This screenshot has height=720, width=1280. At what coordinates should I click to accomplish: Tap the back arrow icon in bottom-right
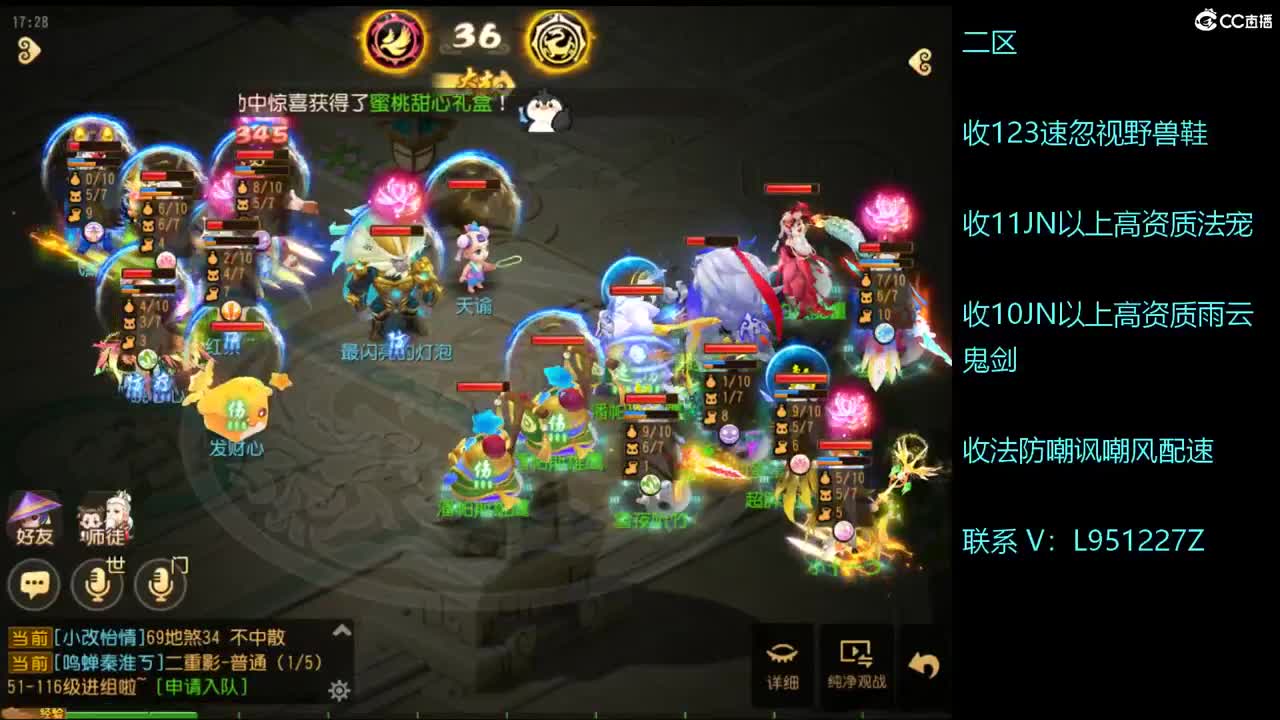921,660
